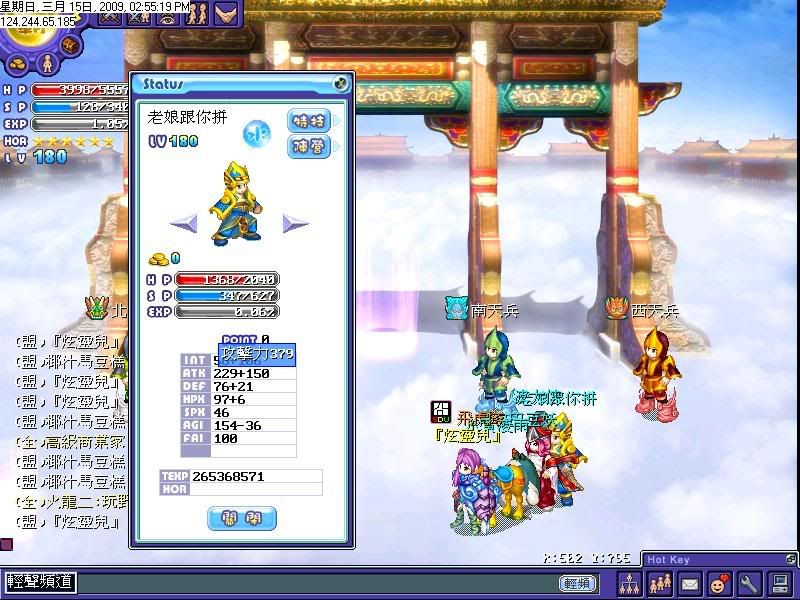Image resolution: width=800 pixels, height=600 pixels.
Task: Click the 關閉 button at the window bottom
Action: point(242,518)
